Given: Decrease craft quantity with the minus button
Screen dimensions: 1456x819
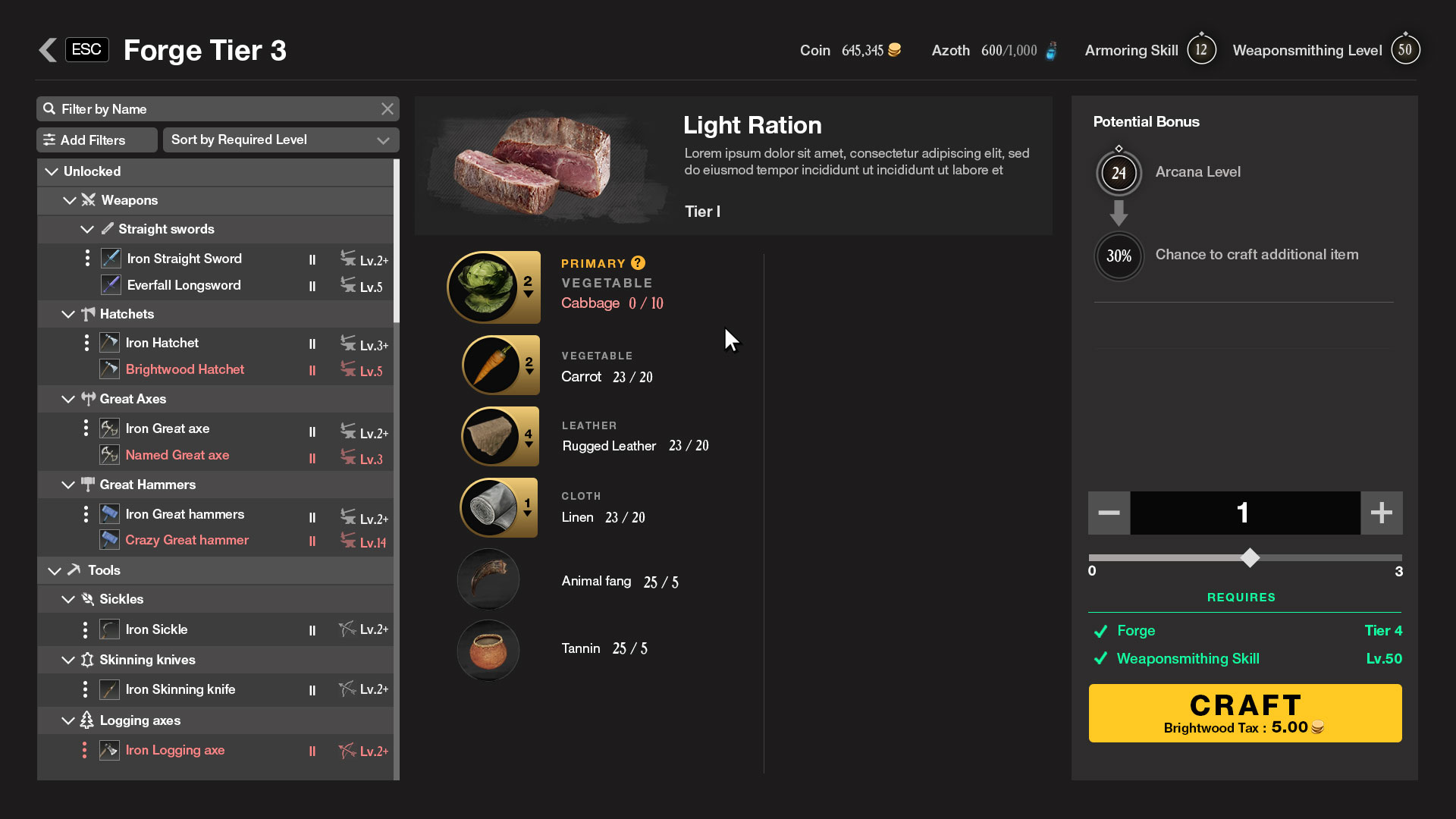Looking at the screenshot, I should 1109,513.
